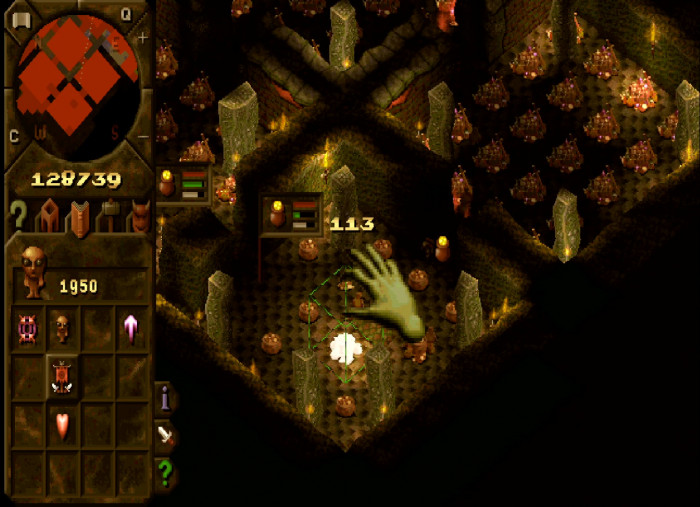Viewport: 700px width, 507px height.
Task: Click the C button beside the minimap
Action: coord(14,136)
